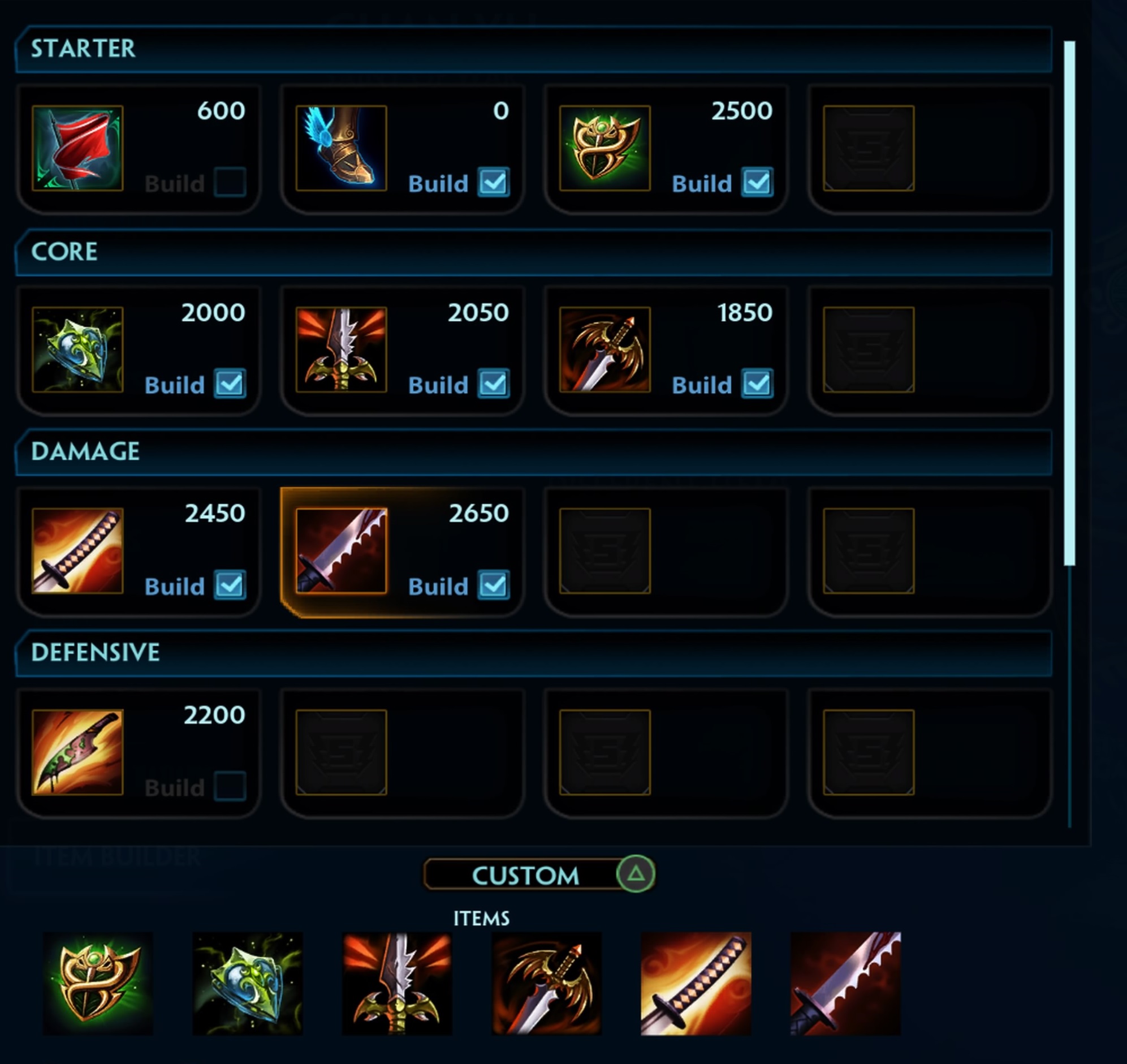Choose the green gold shield in Starter
Viewport: 1127px width, 1064px height.
point(605,148)
